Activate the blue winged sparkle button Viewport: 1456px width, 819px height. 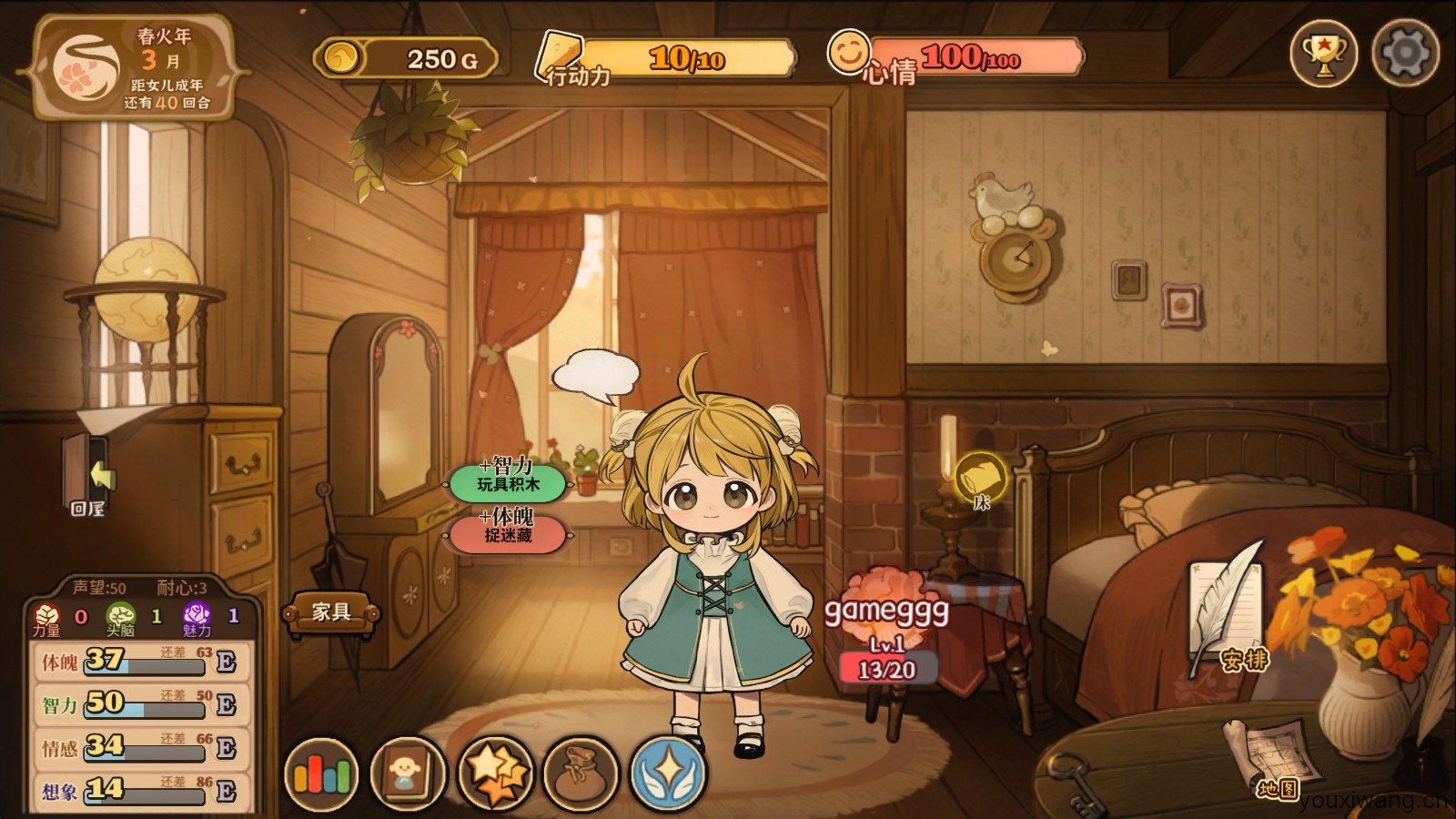667,774
